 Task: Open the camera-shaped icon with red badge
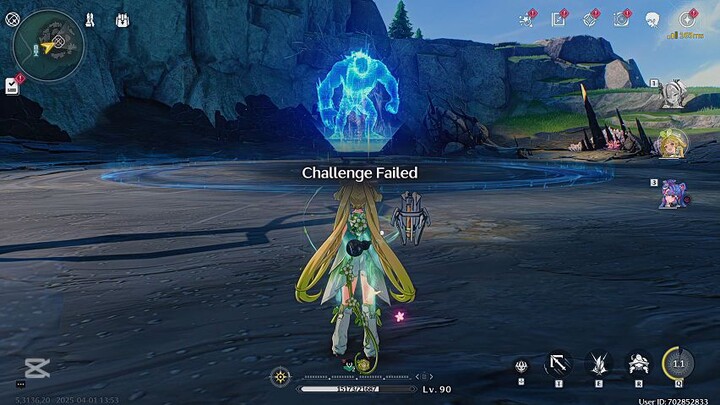(x=621, y=19)
